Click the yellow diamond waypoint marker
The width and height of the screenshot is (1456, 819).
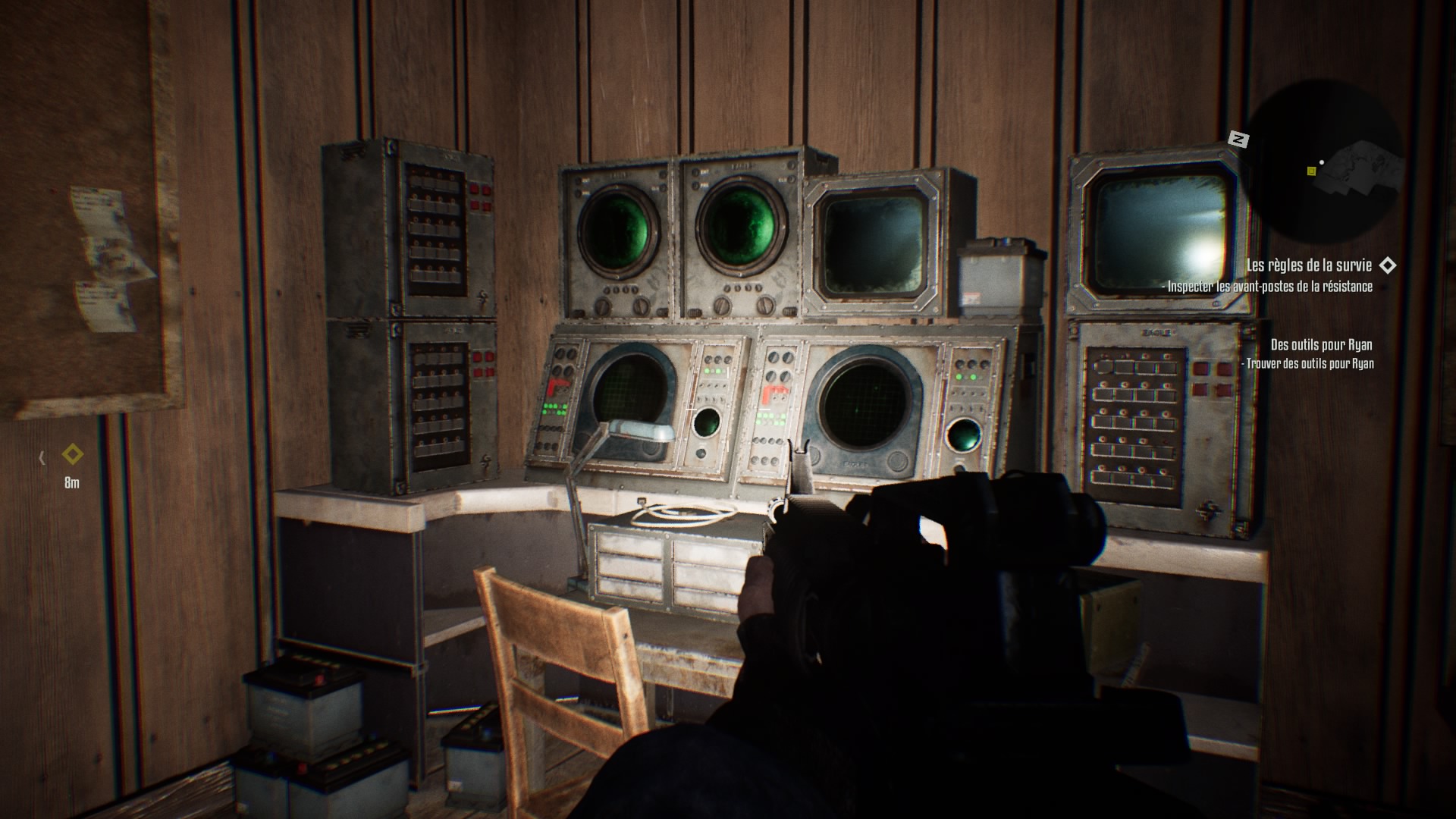click(73, 455)
